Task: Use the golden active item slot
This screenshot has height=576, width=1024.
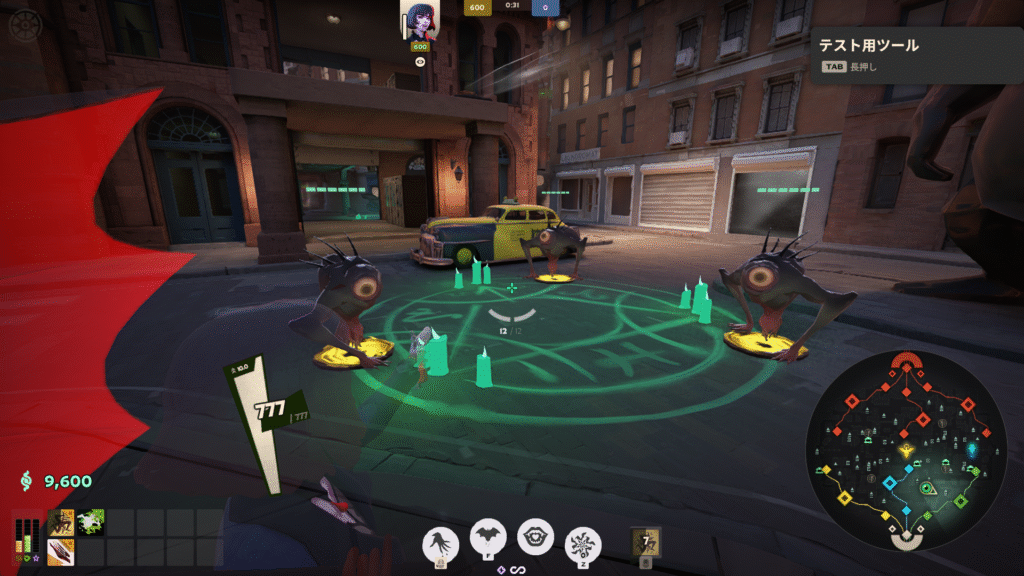Action: pyautogui.click(x=647, y=542)
